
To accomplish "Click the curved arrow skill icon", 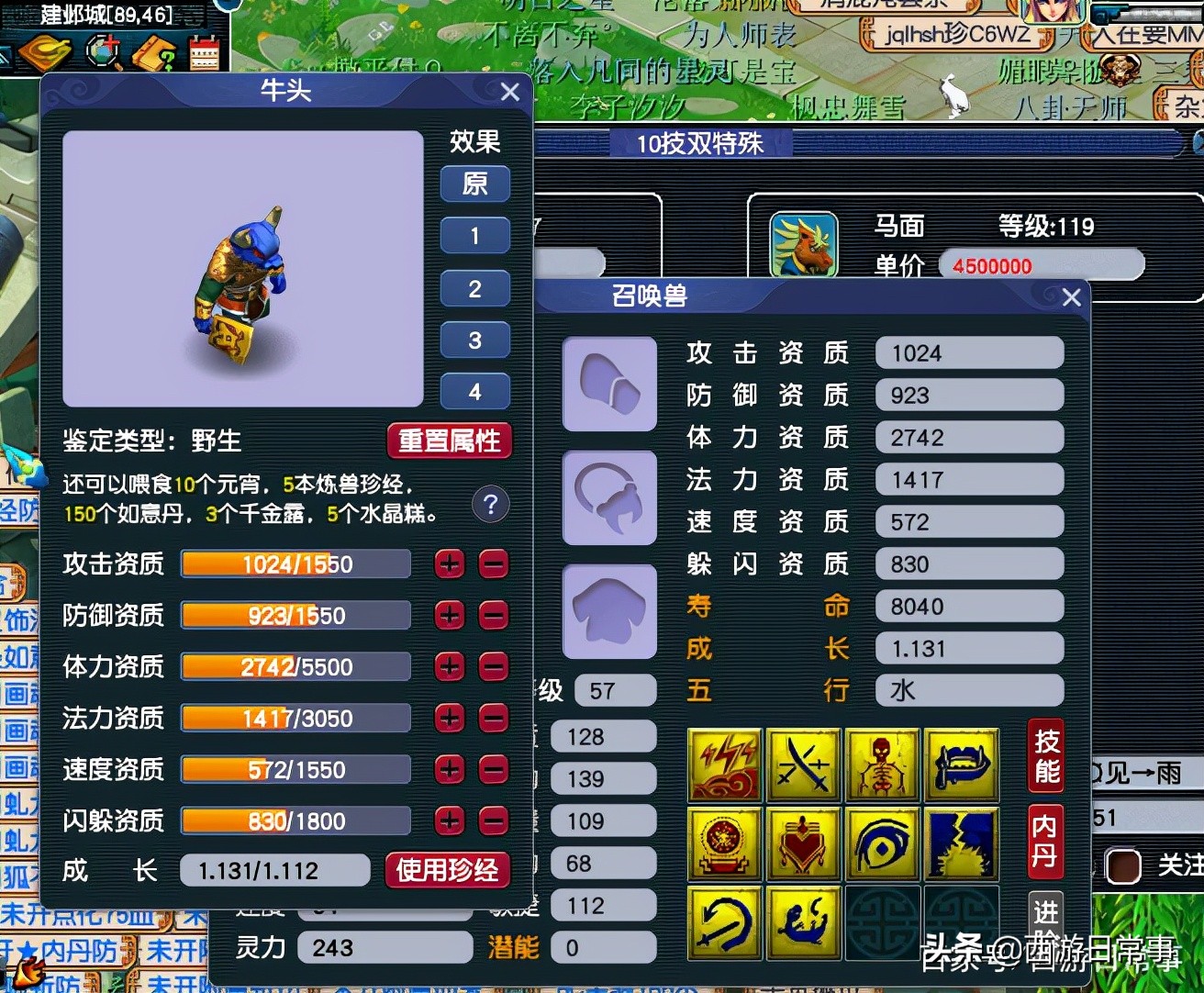I will 724,922.
